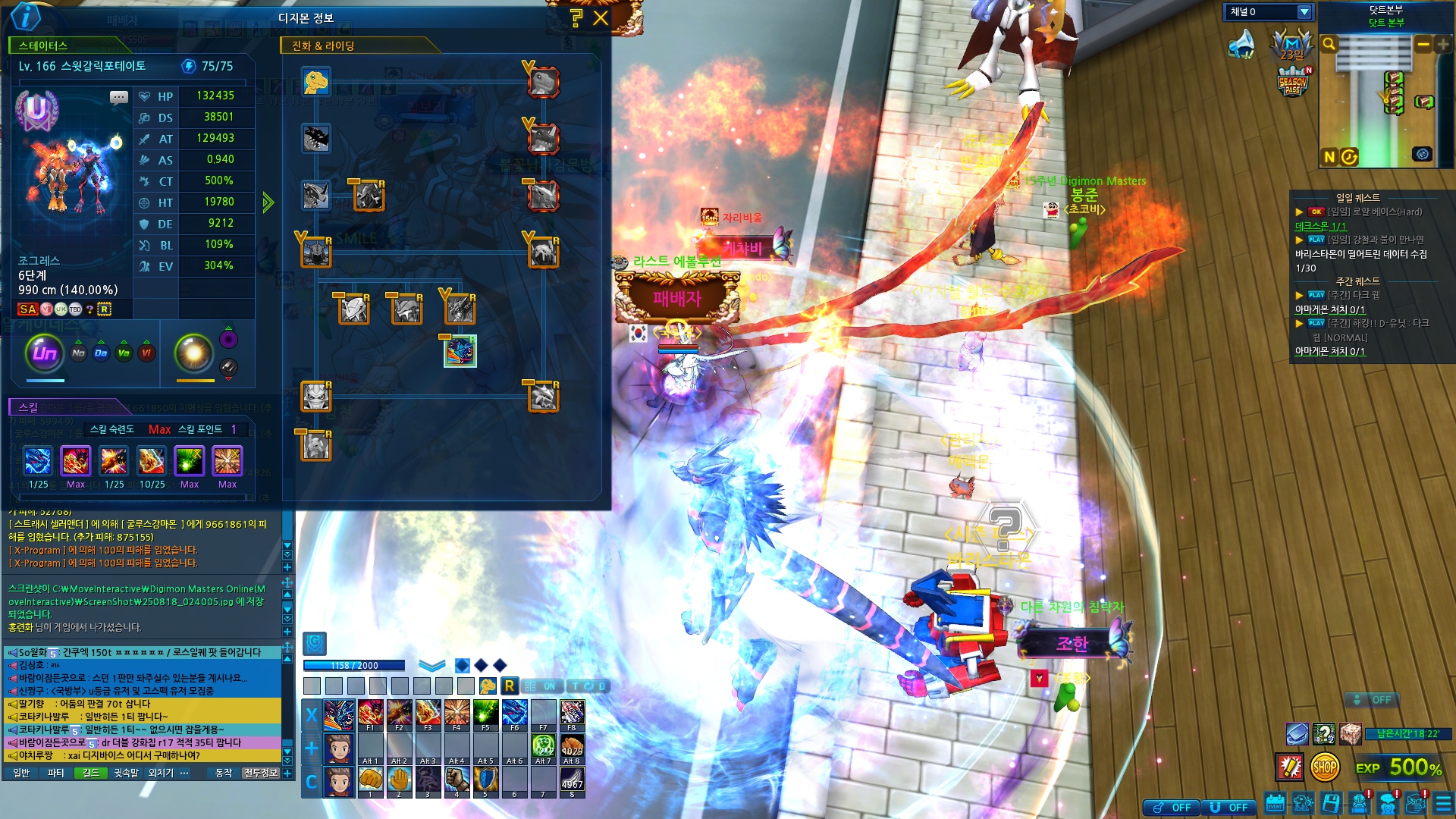Screen dimensions: 1456x819
Task: Activate the green burst skill on F5
Action: click(485, 714)
